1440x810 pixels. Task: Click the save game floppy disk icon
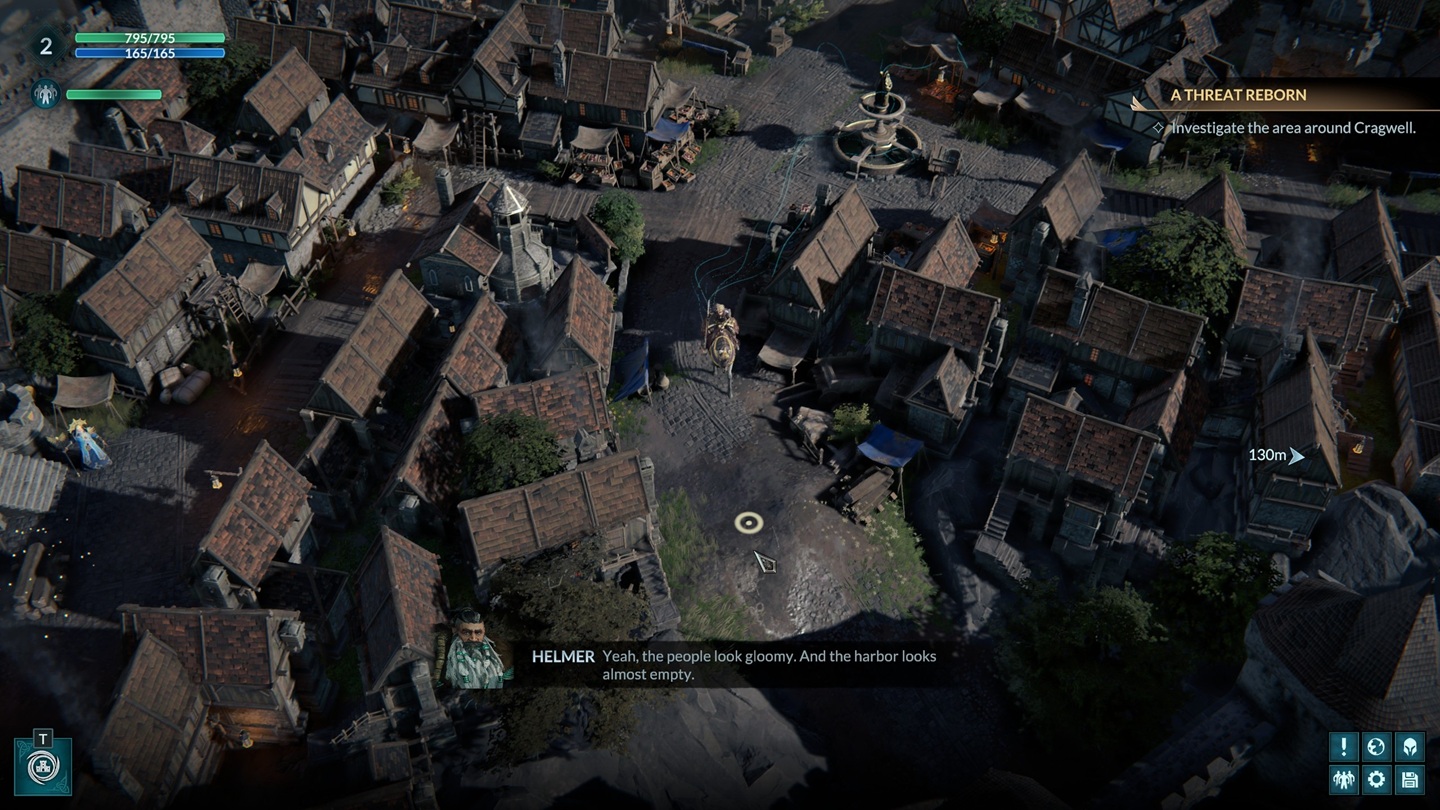pyautogui.click(x=1410, y=778)
